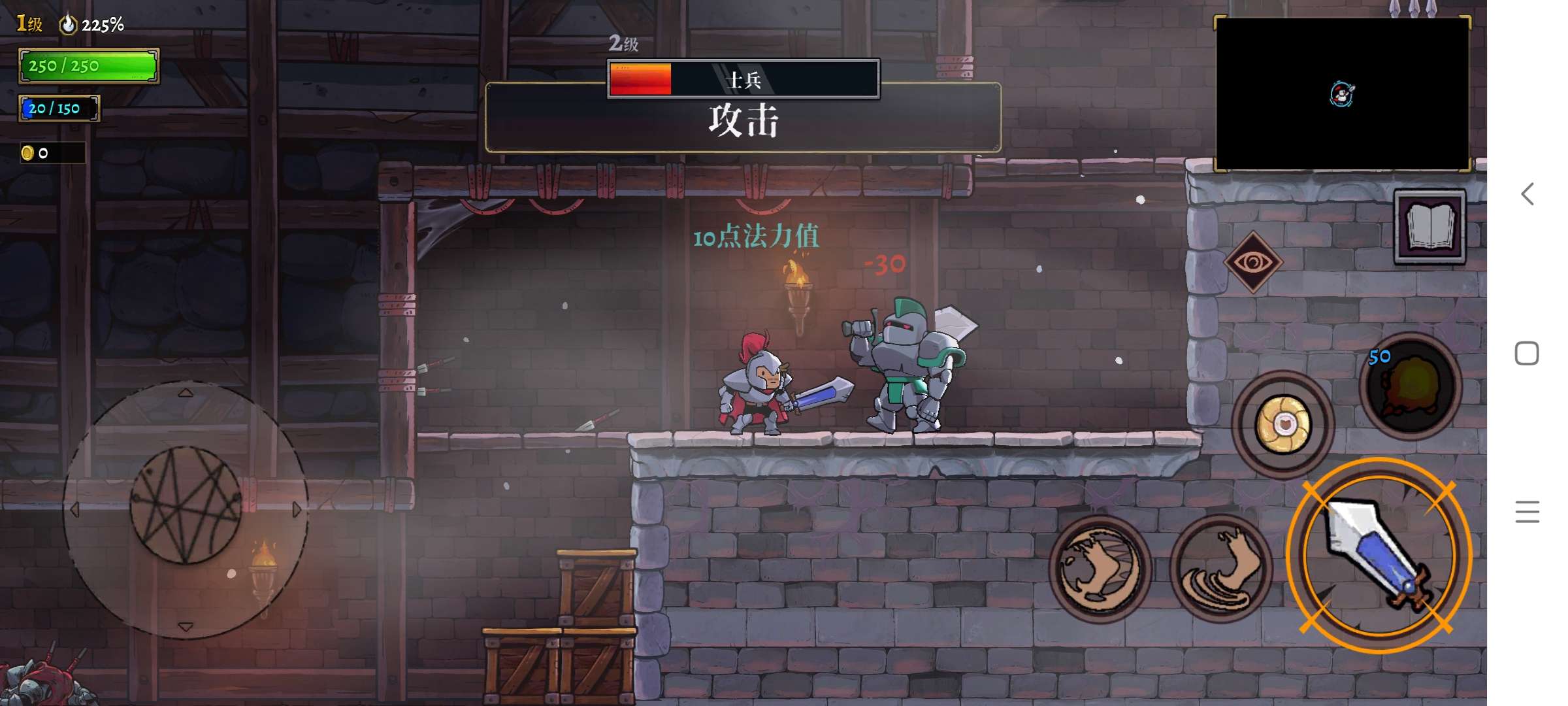Screen dimensions: 1568x706
Task: Toggle the eye diamond icon
Action: [x=1253, y=262]
